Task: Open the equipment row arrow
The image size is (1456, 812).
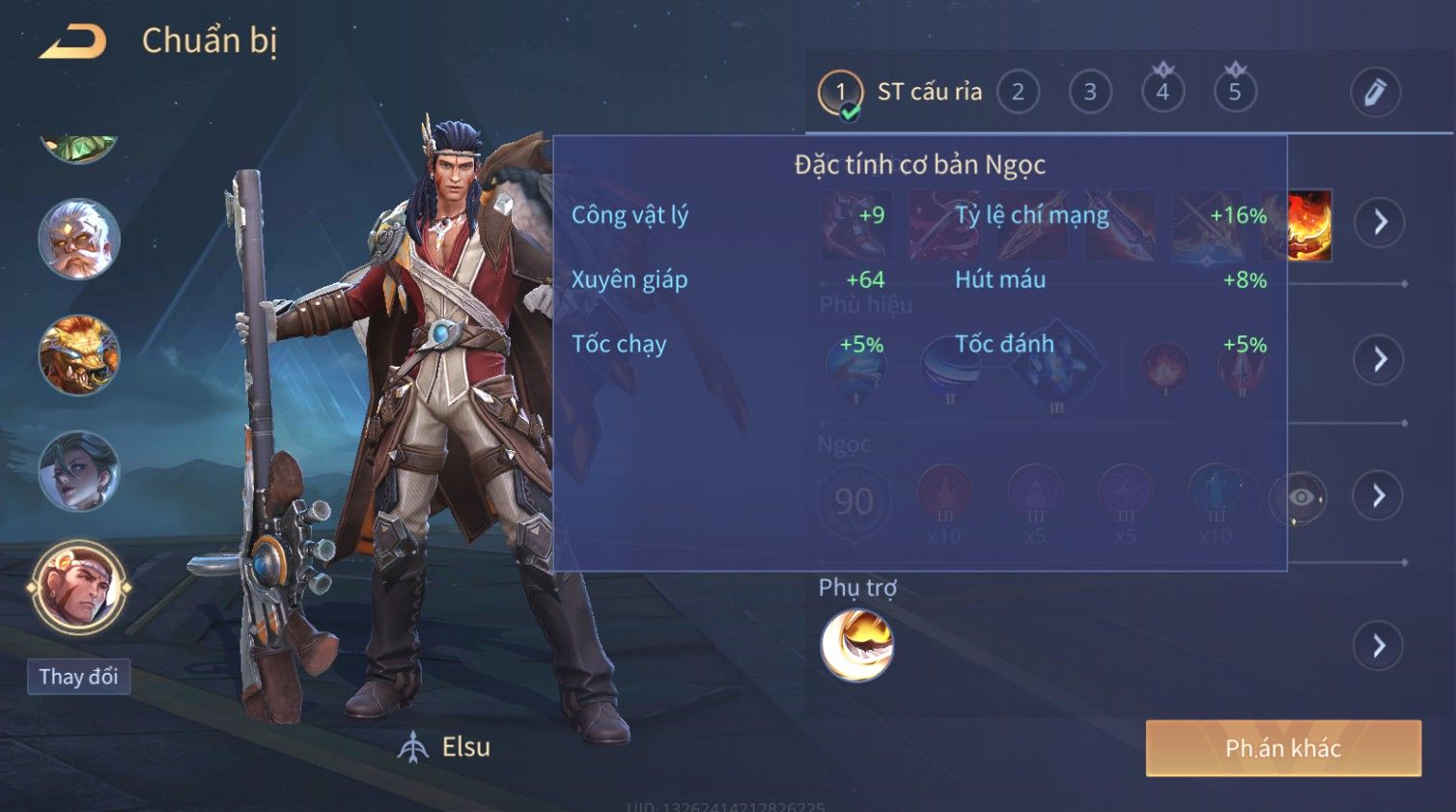Action: (1380, 222)
